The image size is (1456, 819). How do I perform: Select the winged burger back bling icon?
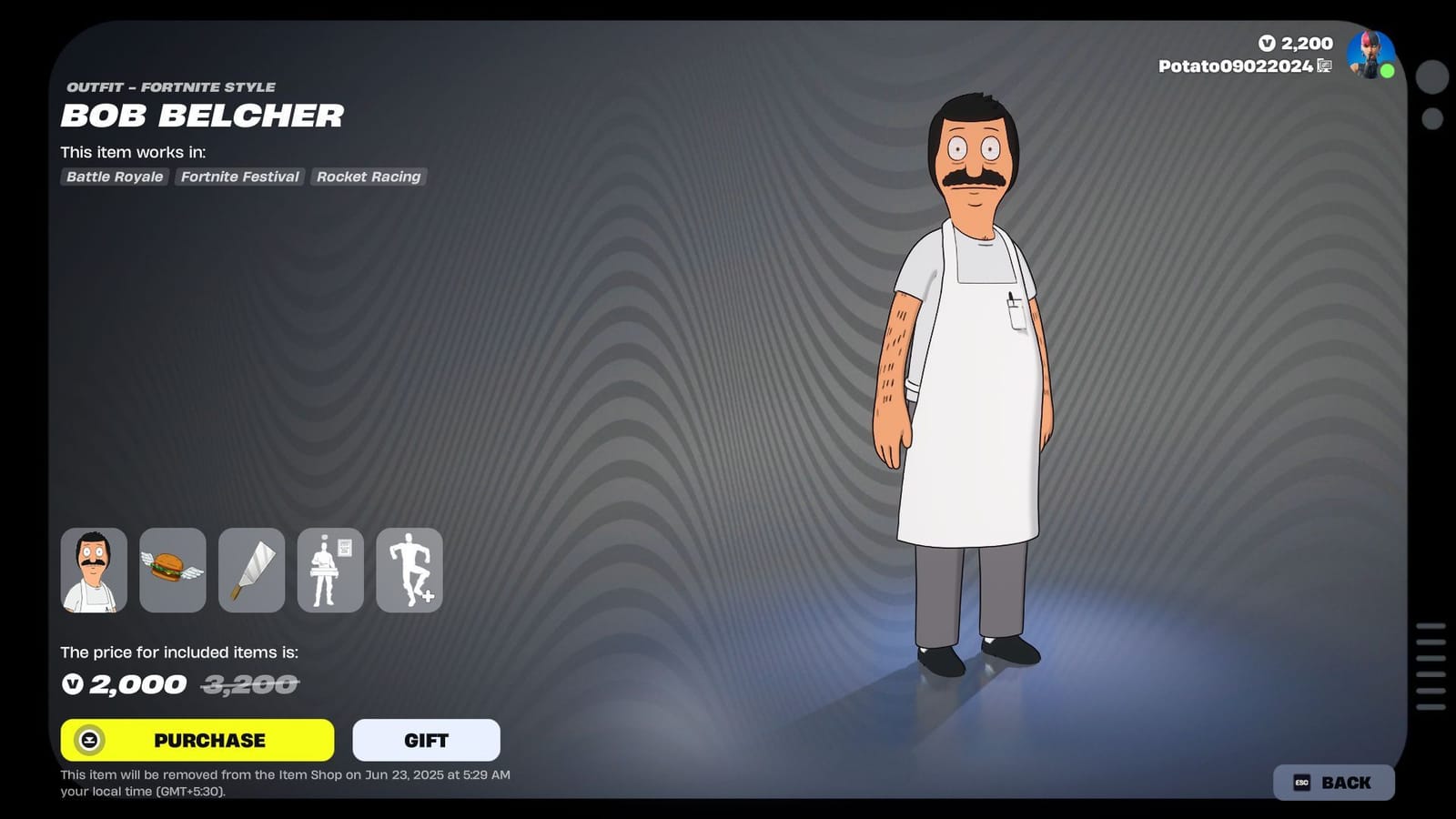(172, 571)
